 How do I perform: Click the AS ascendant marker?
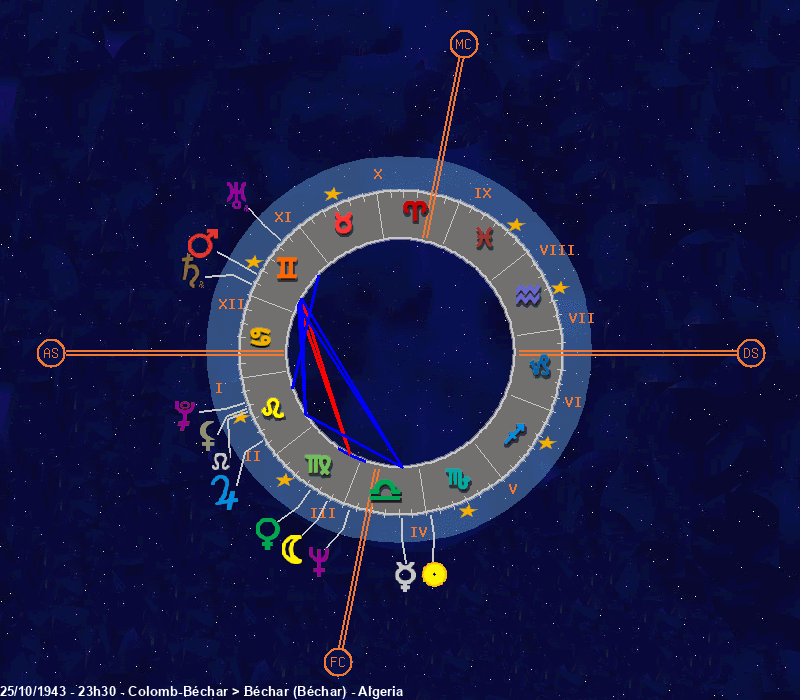coord(51,353)
